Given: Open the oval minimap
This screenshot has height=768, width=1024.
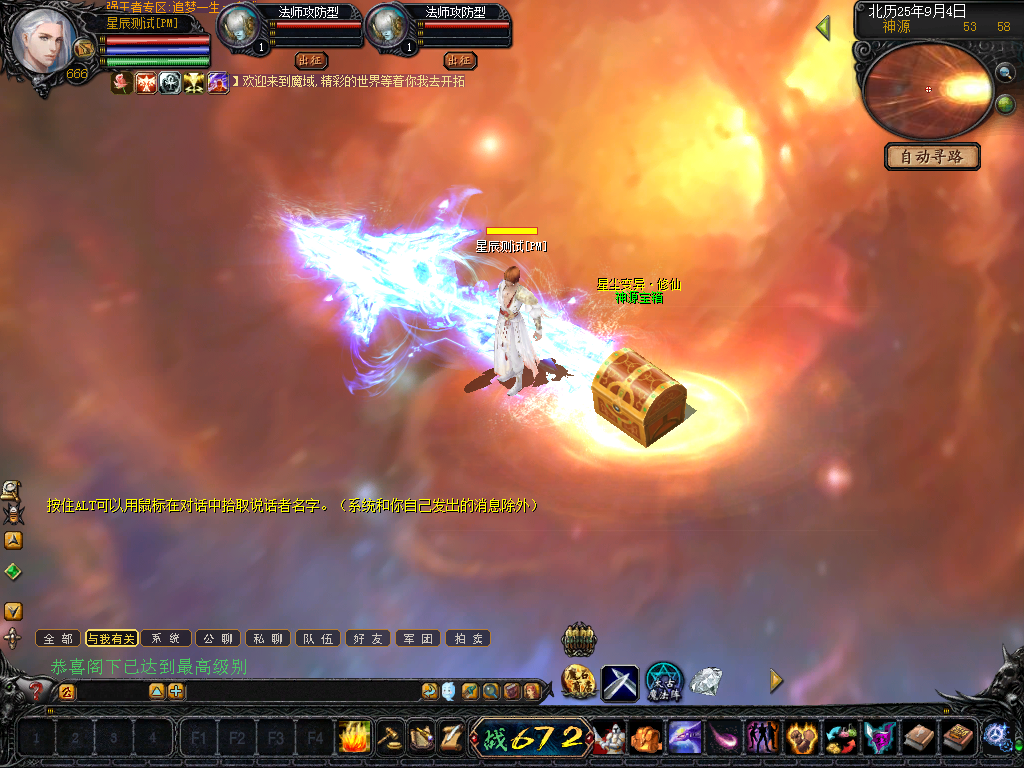Looking at the screenshot, I should [x=927, y=90].
